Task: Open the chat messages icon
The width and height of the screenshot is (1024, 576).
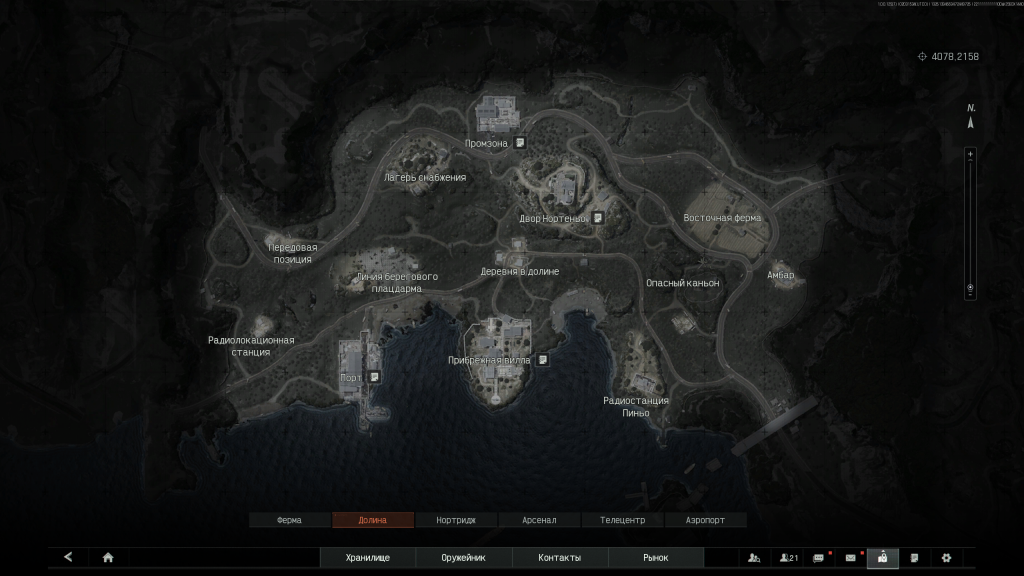Action: (x=819, y=558)
